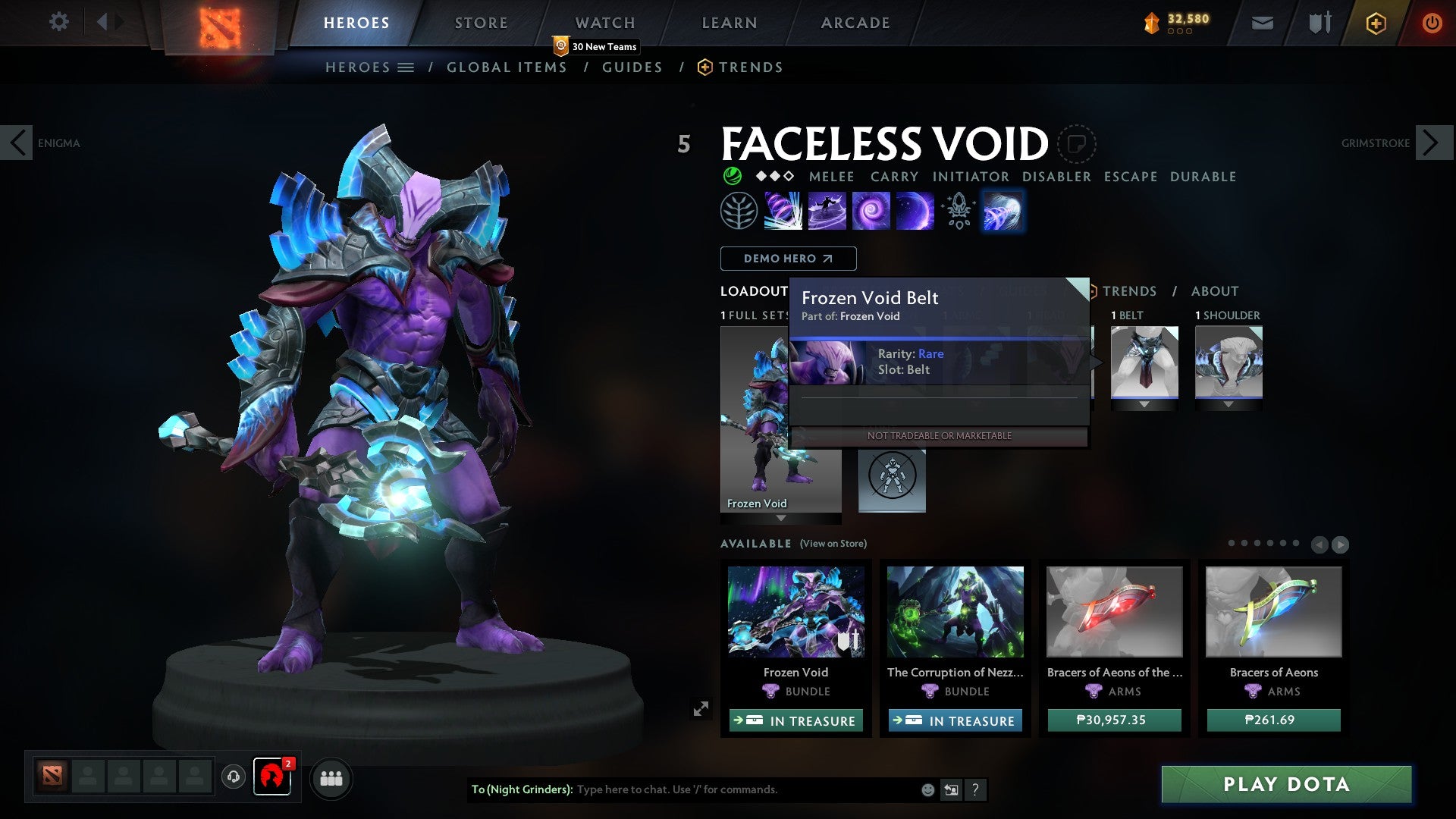Open the Watch menu item
Screen dimensions: 1456x819
pyautogui.click(x=605, y=22)
